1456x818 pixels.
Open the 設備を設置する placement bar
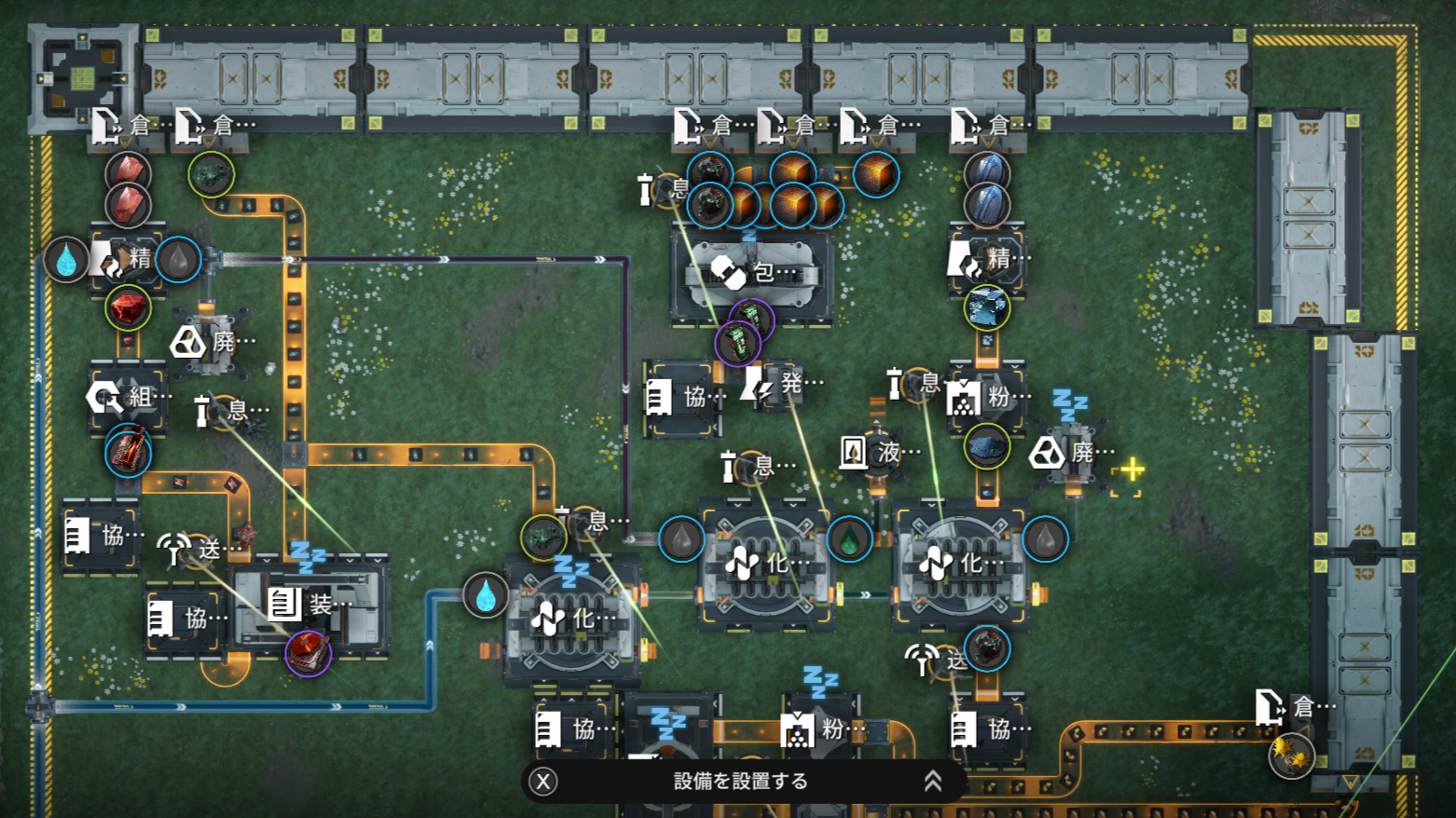(740, 782)
